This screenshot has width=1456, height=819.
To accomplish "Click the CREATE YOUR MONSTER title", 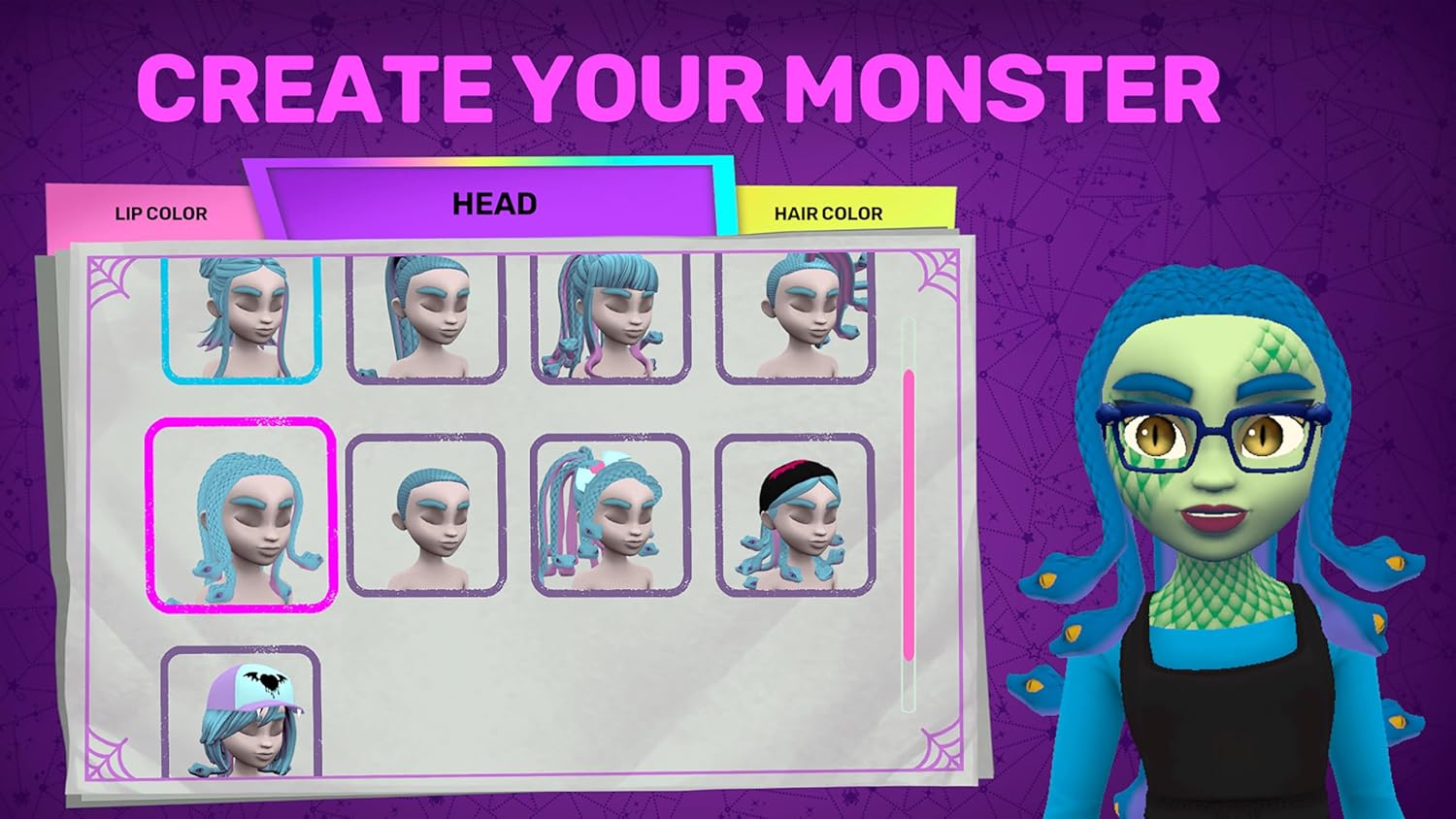I will tap(679, 87).
